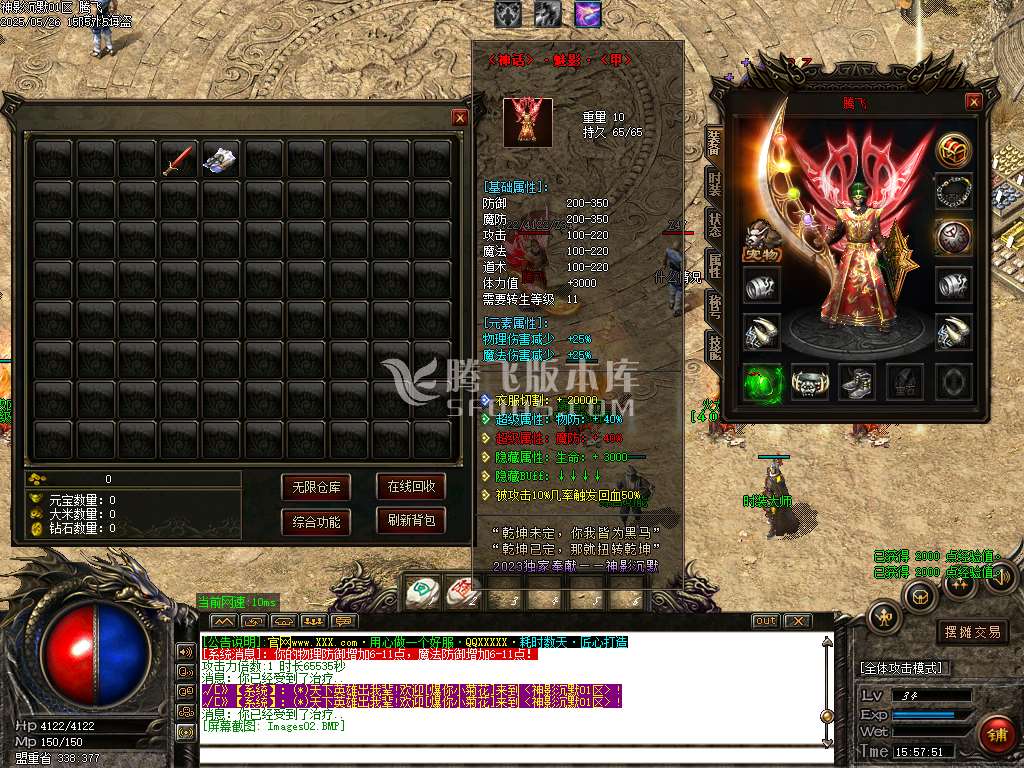Select the glowing green gem slot
1024x768 pixels.
click(762, 382)
